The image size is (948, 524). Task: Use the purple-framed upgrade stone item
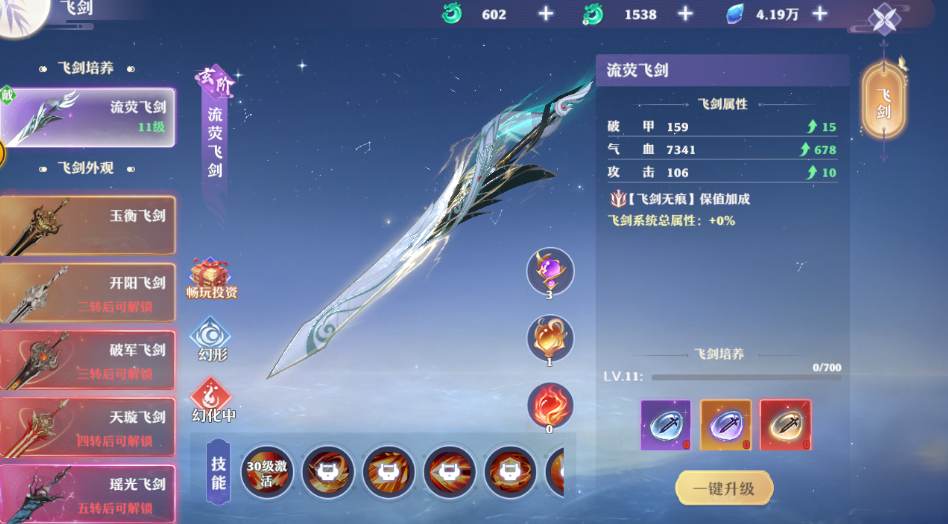click(x=665, y=424)
